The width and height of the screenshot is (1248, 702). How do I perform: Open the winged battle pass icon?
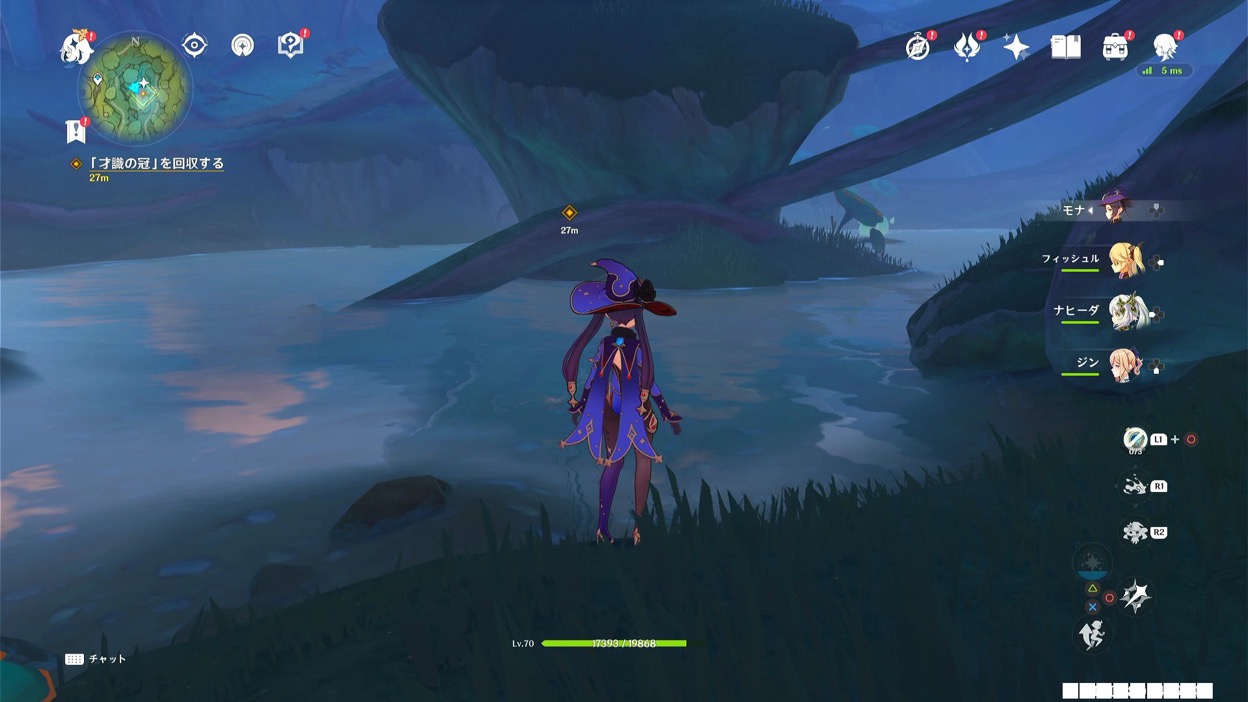(x=966, y=47)
